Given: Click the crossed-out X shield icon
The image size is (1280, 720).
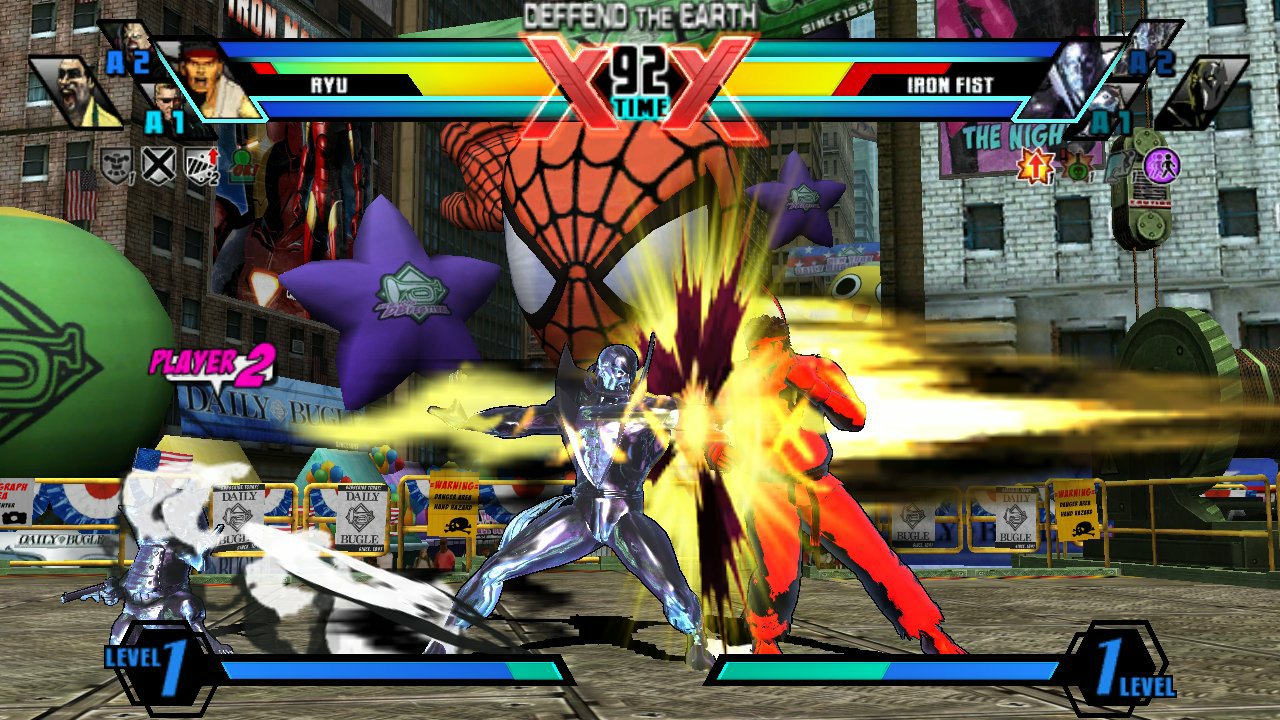Looking at the screenshot, I should click(x=157, y=164).
